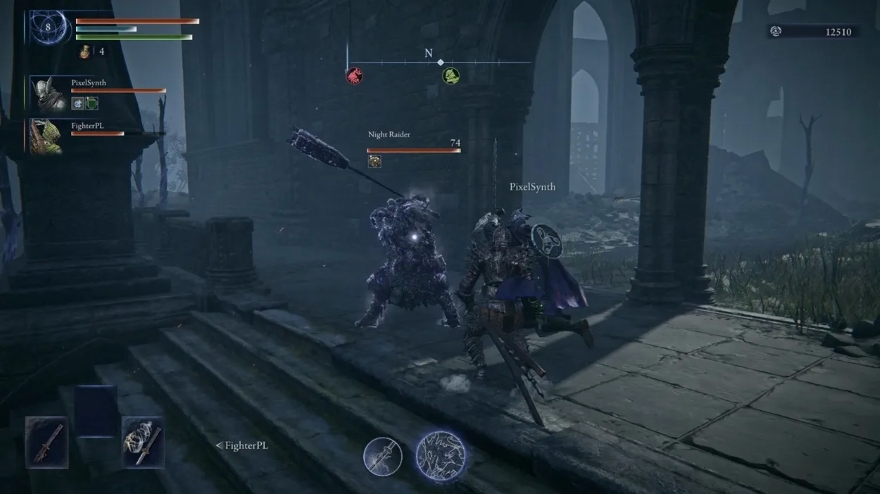Select the right-hand gauntlet and blade slot
The height and width of the screenshot is (494, 880).
click(x=143, y=441)
